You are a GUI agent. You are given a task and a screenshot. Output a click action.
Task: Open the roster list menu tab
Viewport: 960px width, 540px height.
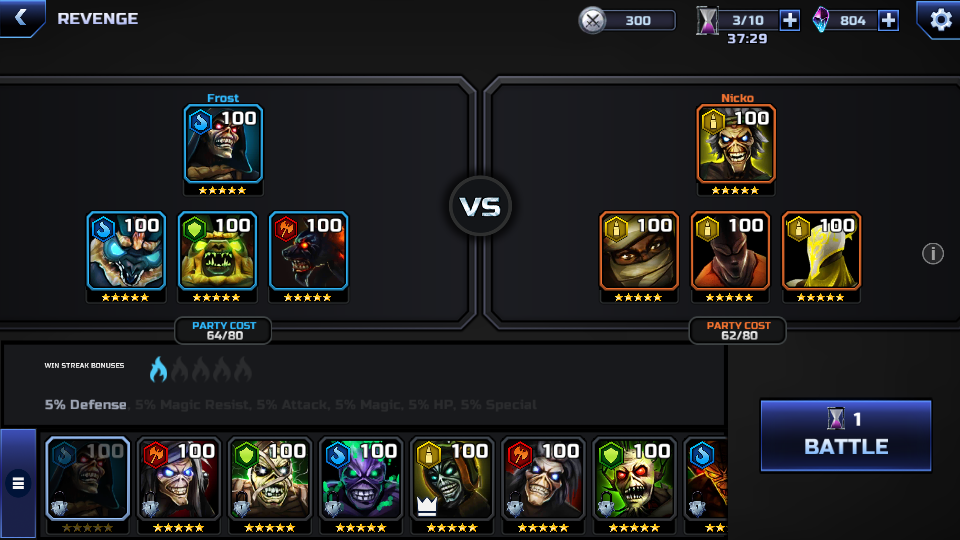18,484
